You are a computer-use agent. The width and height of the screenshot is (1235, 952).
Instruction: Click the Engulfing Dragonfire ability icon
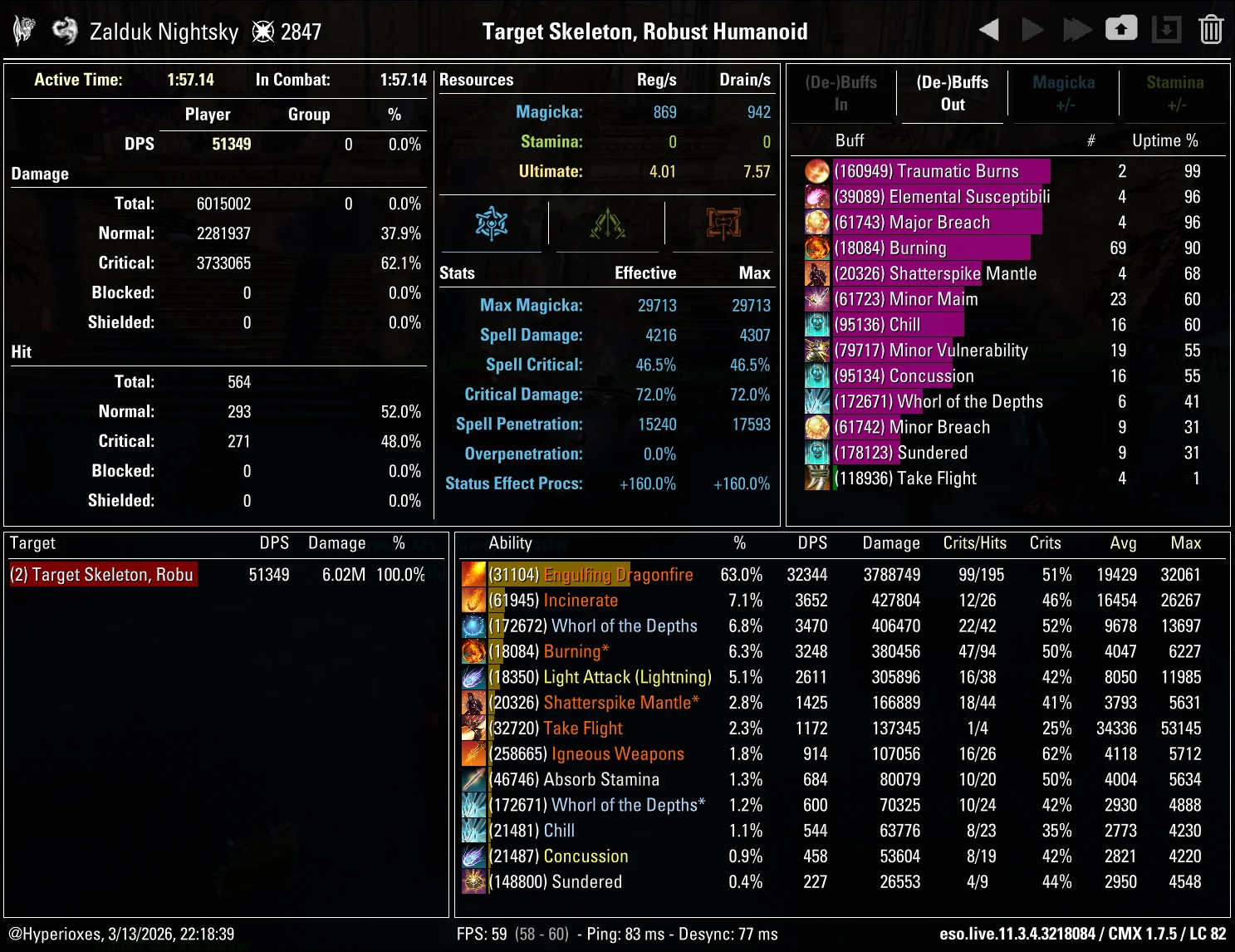473,574
